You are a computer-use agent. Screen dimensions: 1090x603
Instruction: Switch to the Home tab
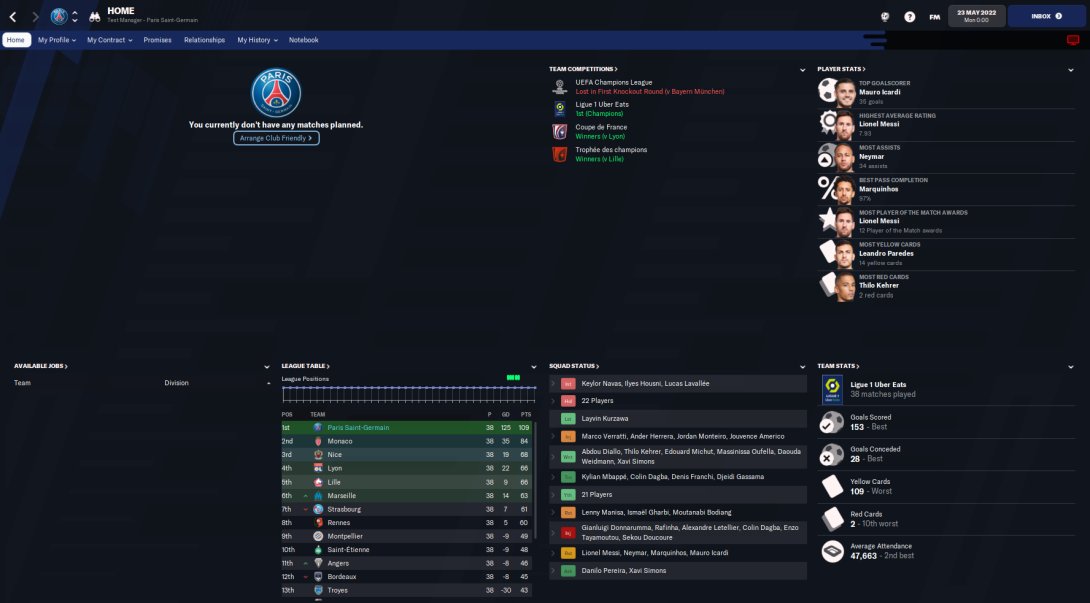pyautogui.click(x=16, y=40)
